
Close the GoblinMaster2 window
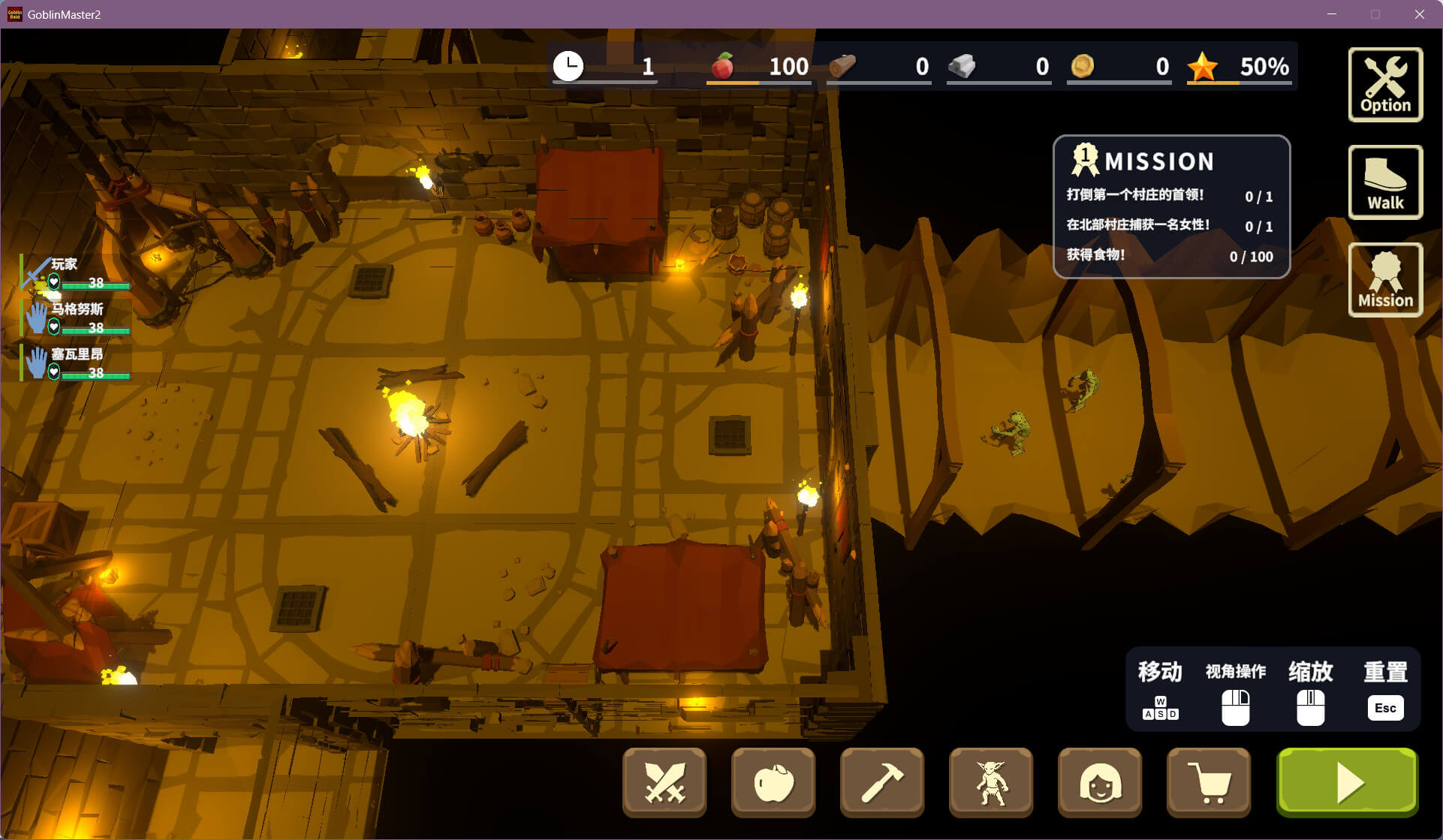coord(1419,14)
